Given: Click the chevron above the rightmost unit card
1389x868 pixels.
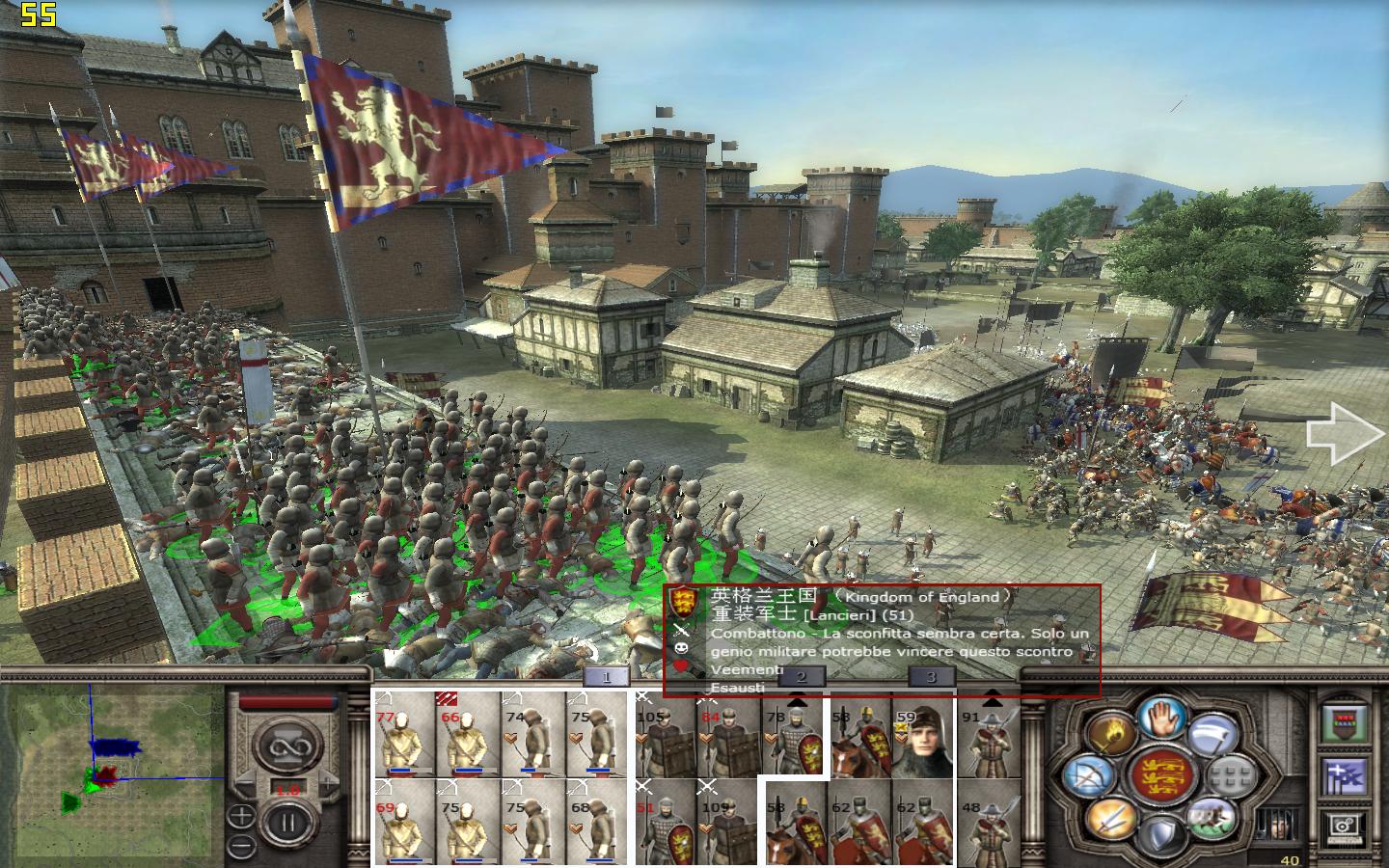Looking at the screenshot, I should click(x=991, y=699).
